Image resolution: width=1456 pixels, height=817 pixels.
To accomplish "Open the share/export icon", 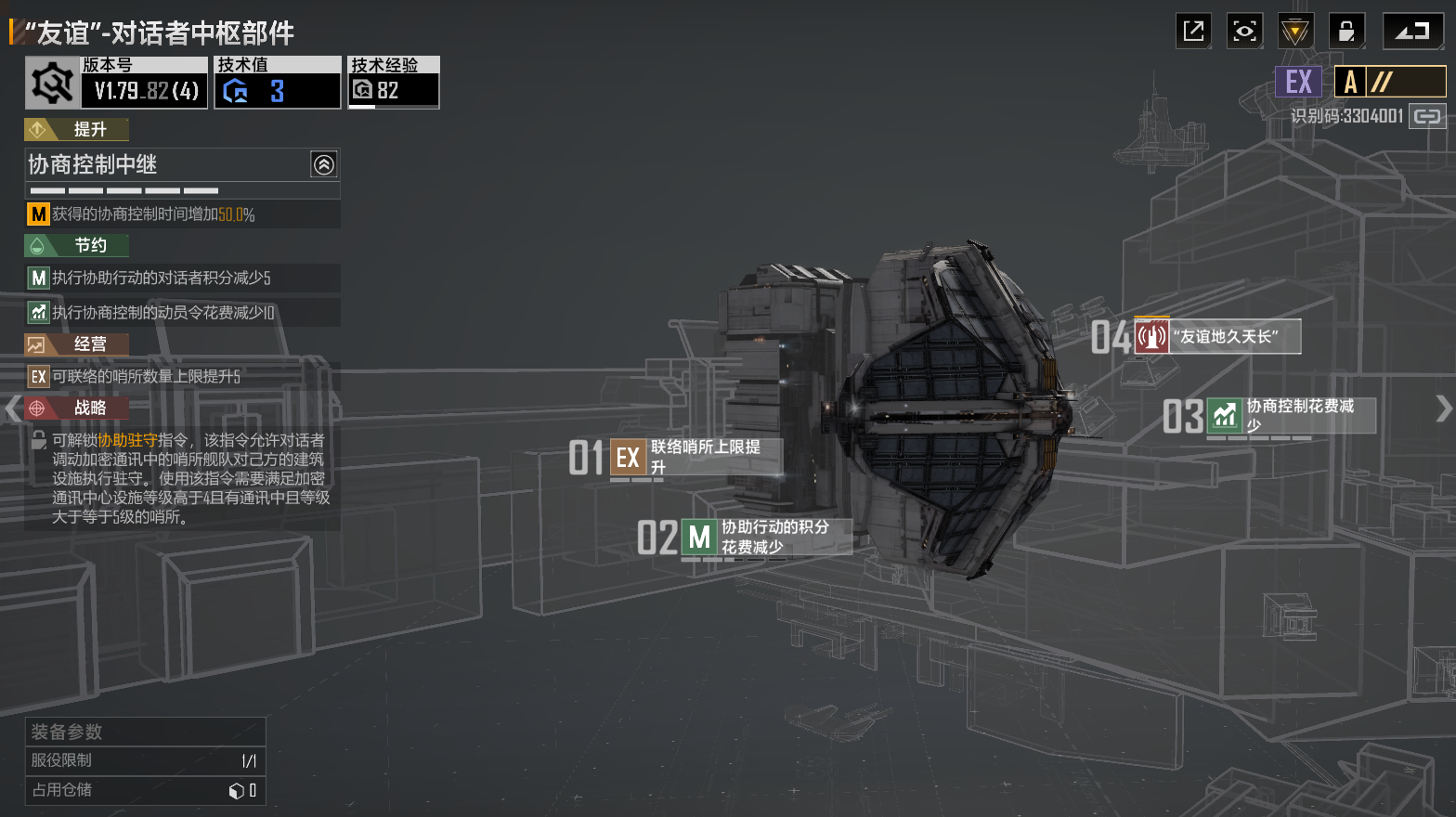I will click(x=1193, y=32).
